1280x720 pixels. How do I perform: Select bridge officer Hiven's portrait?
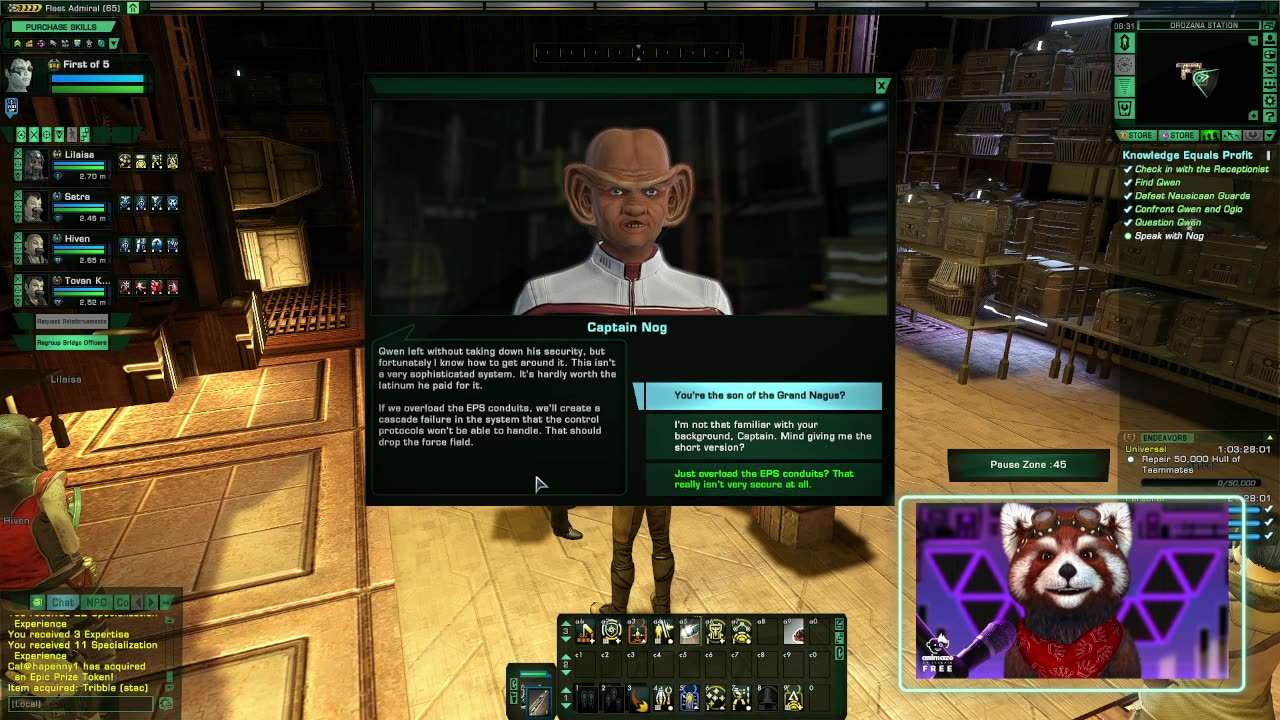pos(34,248)
